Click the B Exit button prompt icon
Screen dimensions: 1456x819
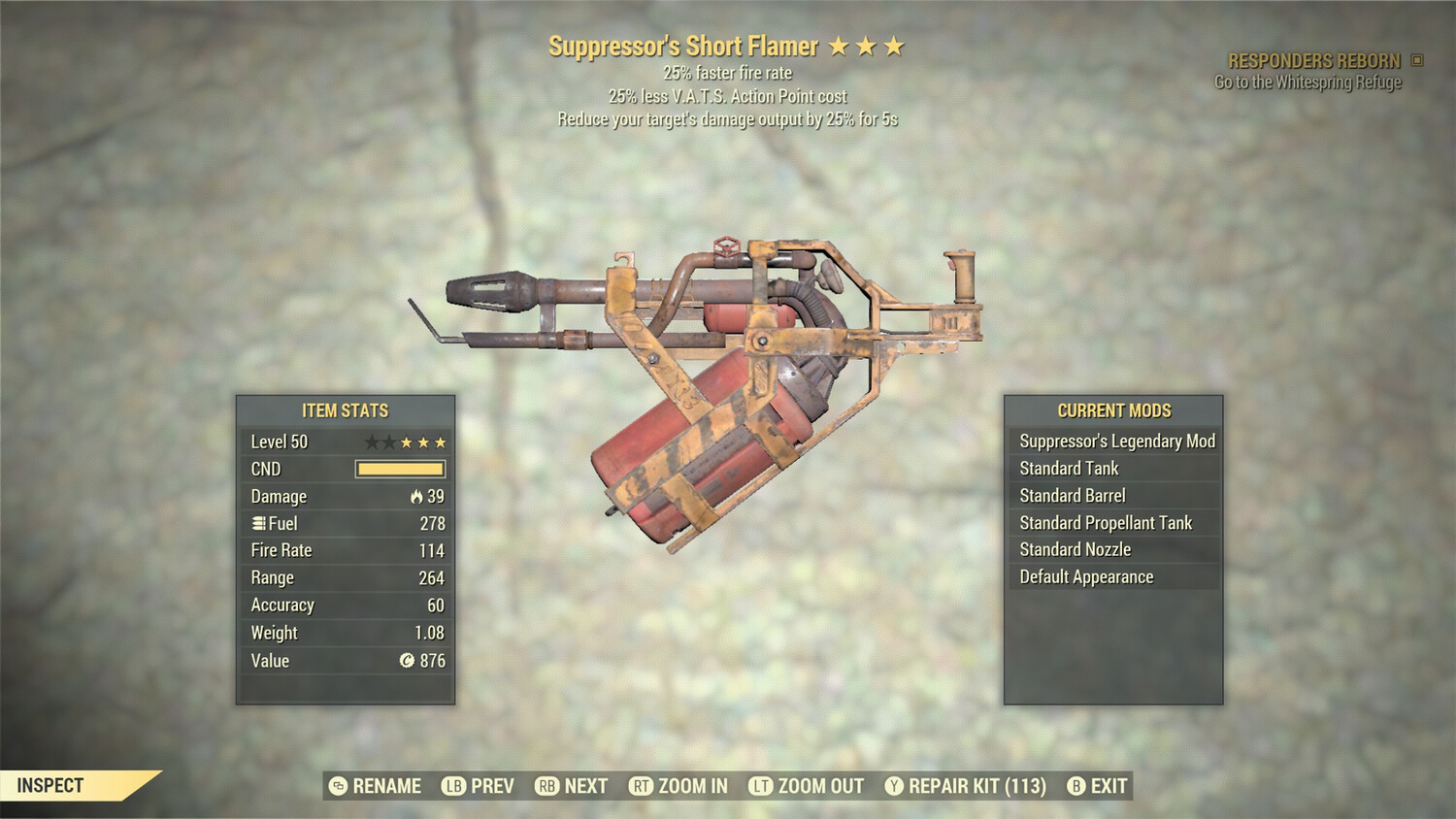1075,786
